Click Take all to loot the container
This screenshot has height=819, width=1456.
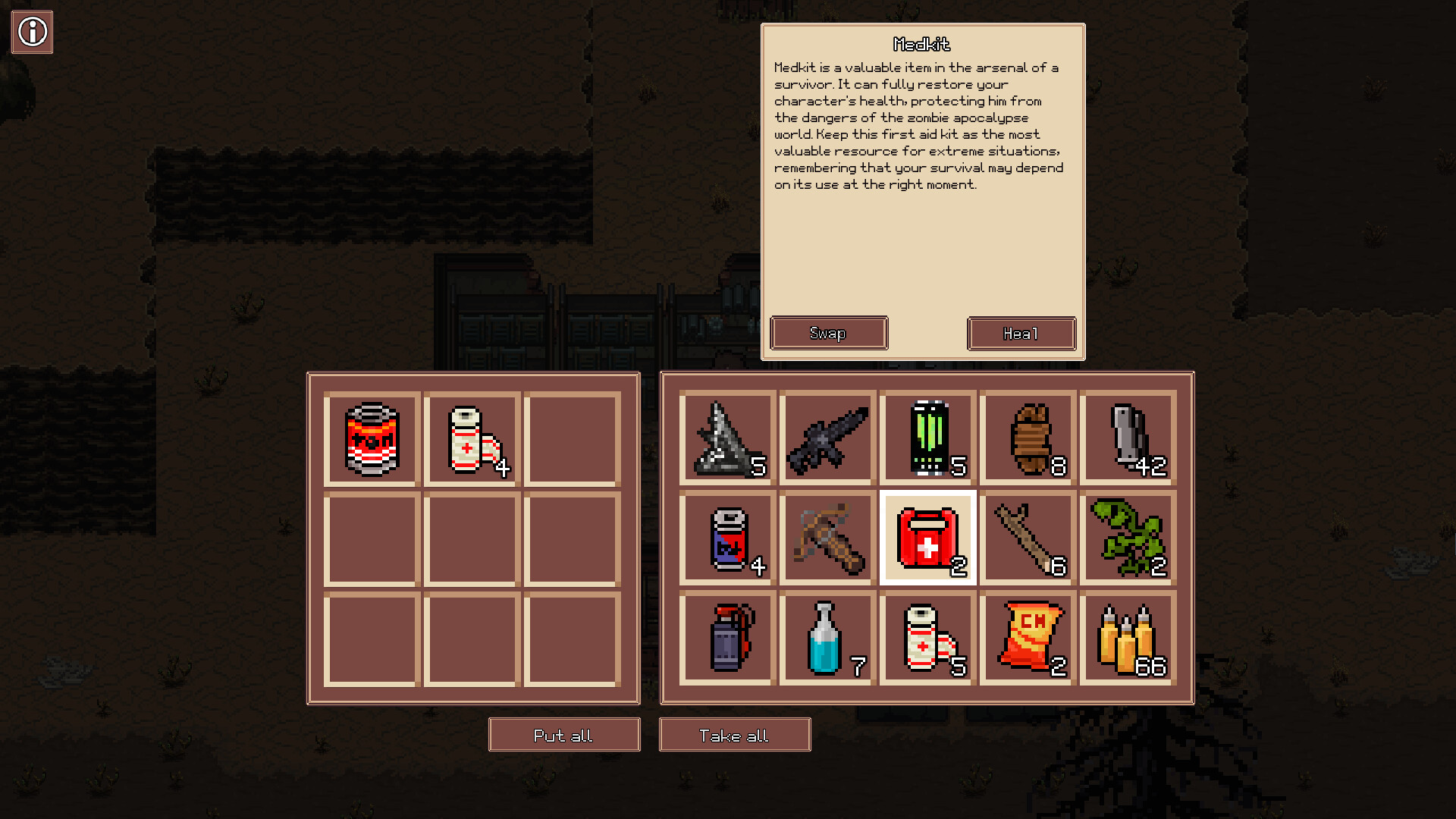[734, 734]
